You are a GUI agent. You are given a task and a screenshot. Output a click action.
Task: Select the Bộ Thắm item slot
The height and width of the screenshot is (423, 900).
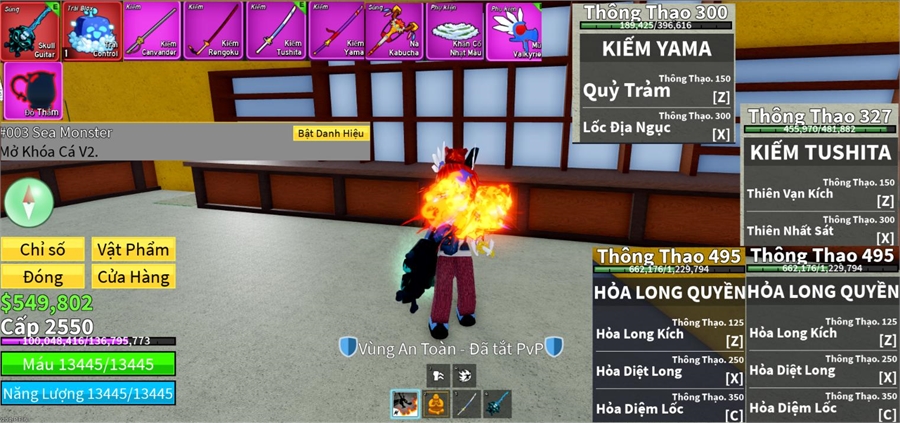click(32, 90)
